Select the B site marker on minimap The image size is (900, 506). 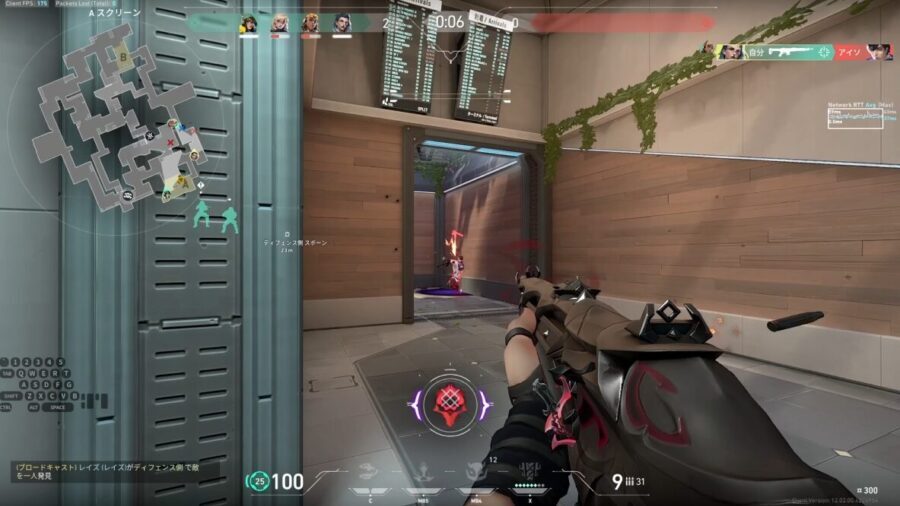(123, 57)
